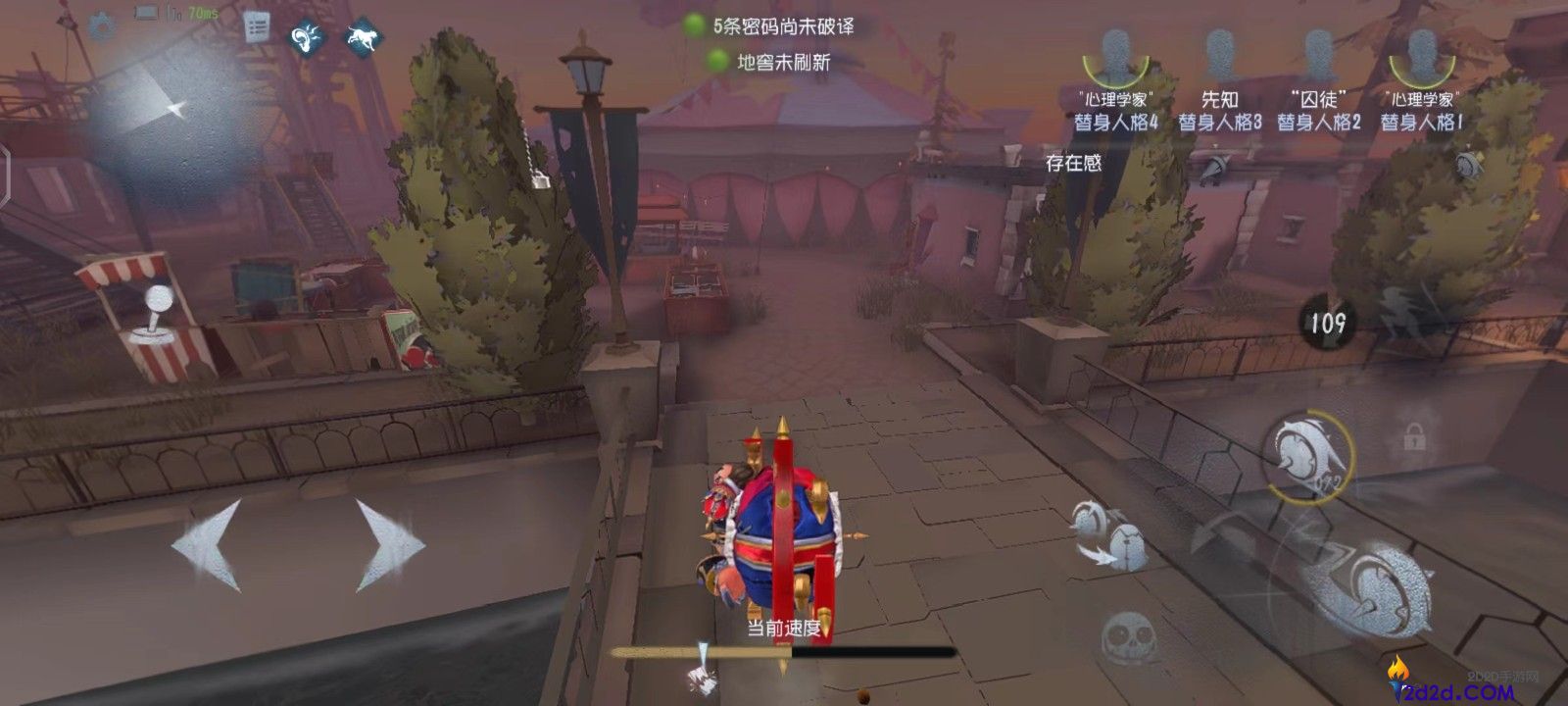This screenshot has height=706, width=1568.
Task: Select the 先知 survivor portrait
Action: pos(1220,57)
